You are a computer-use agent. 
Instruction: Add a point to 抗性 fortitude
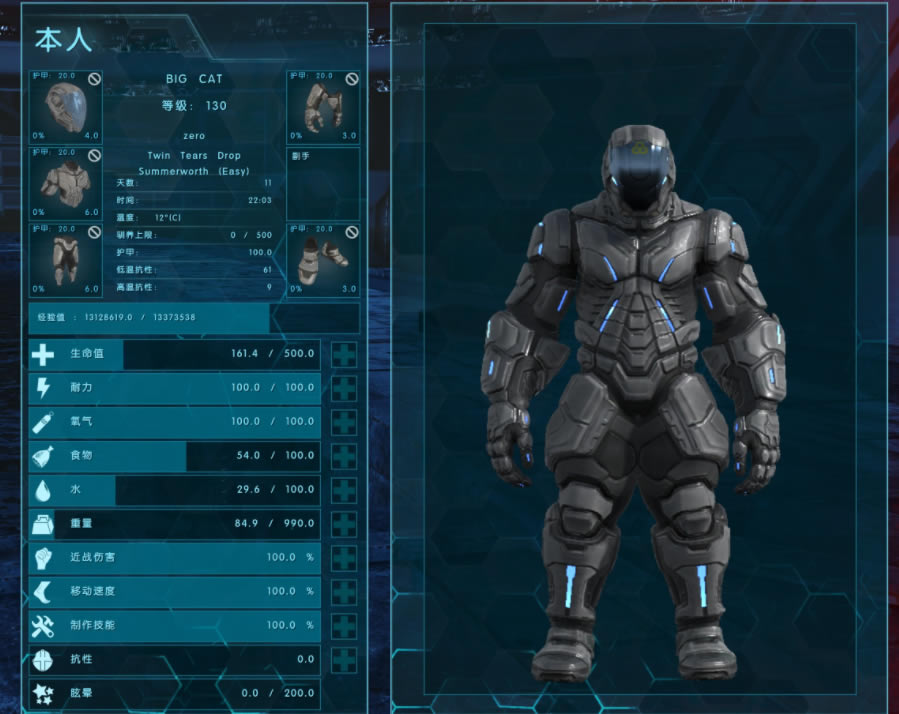[344, 660]
